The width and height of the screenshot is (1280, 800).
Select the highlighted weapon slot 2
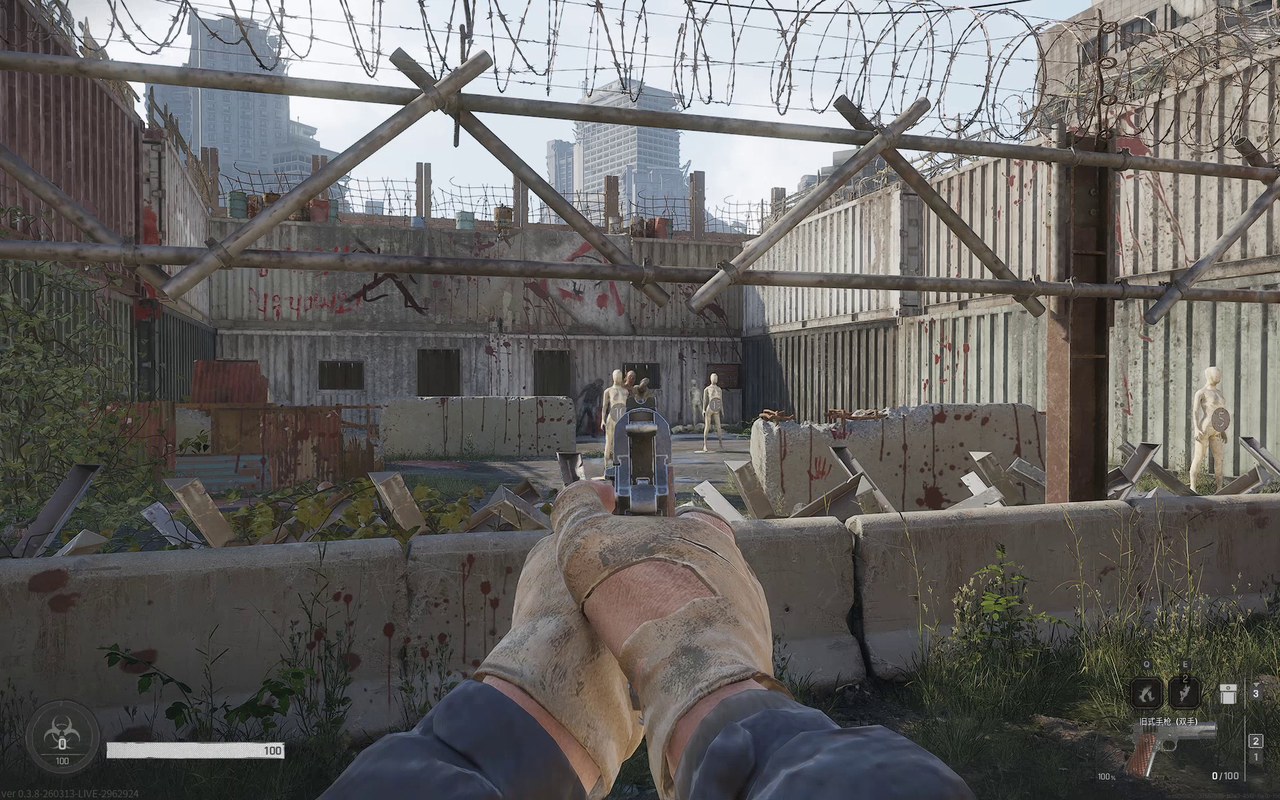1256,741
